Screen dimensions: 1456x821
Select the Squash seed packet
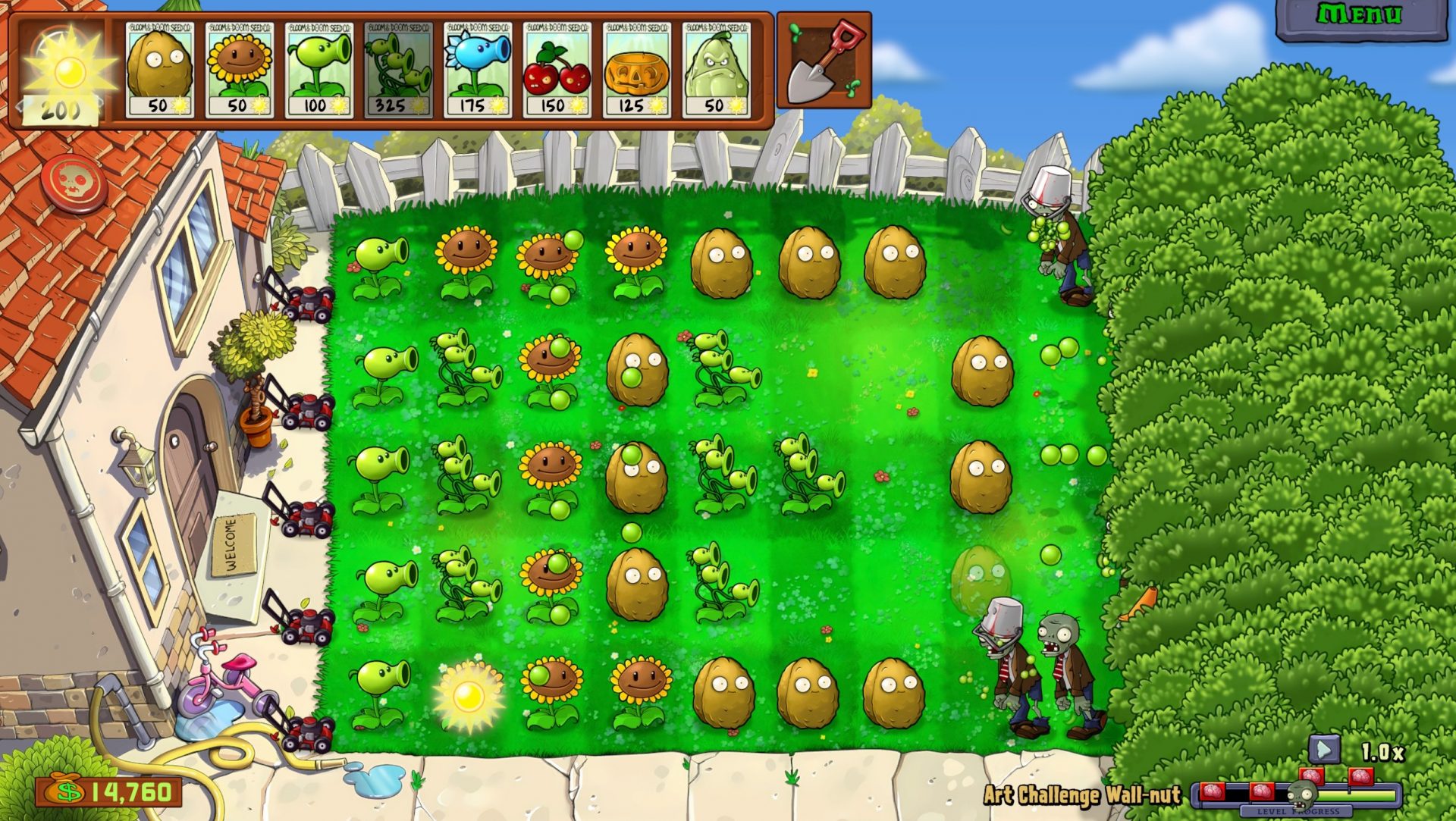point(717,68)
